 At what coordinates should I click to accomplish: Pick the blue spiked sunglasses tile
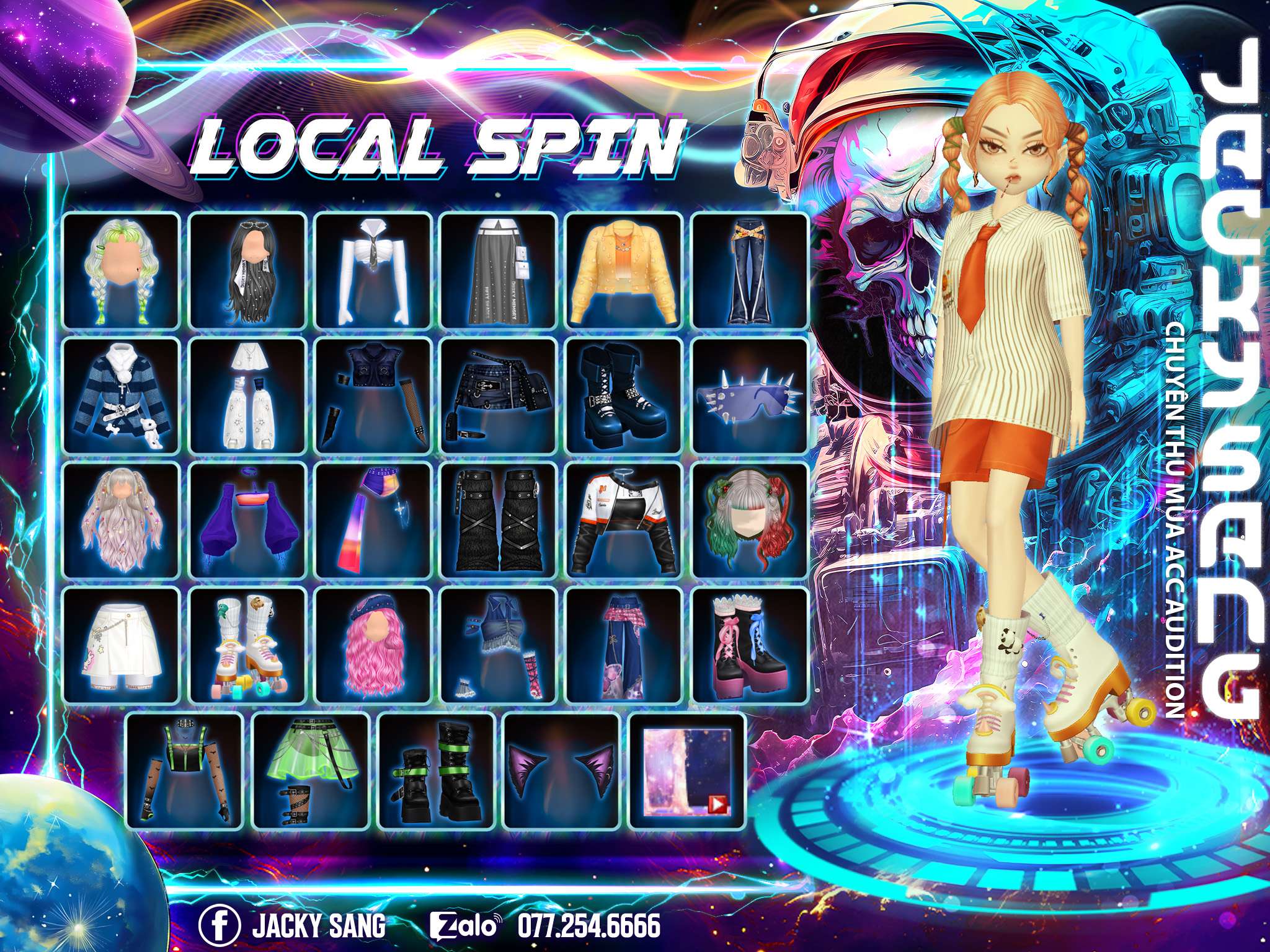pyautogui.click(x=750, y=397)
